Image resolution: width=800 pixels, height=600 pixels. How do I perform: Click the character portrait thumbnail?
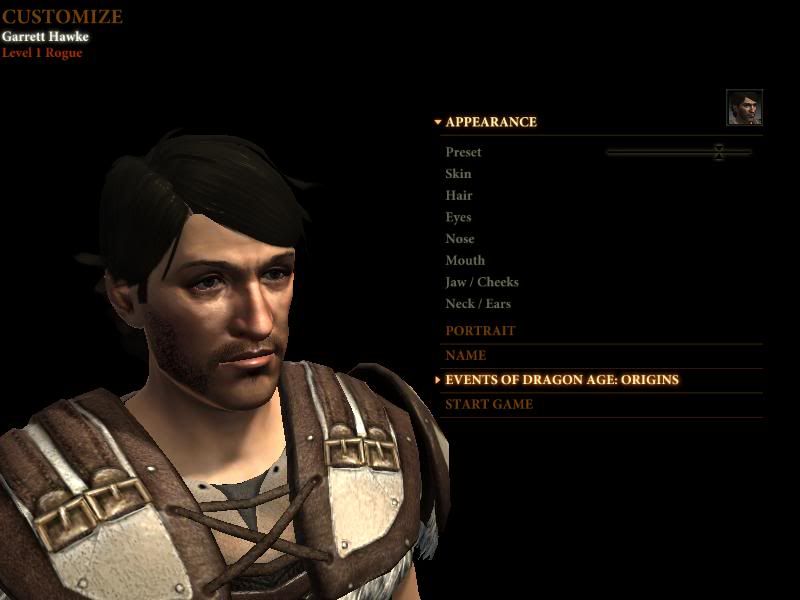[x=744, y=107]
